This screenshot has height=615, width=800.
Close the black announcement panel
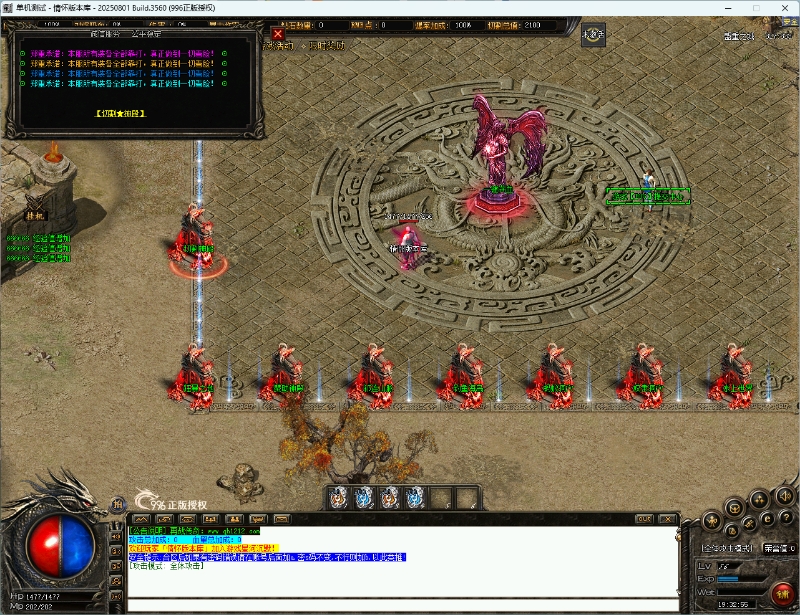tap(278, 34)
